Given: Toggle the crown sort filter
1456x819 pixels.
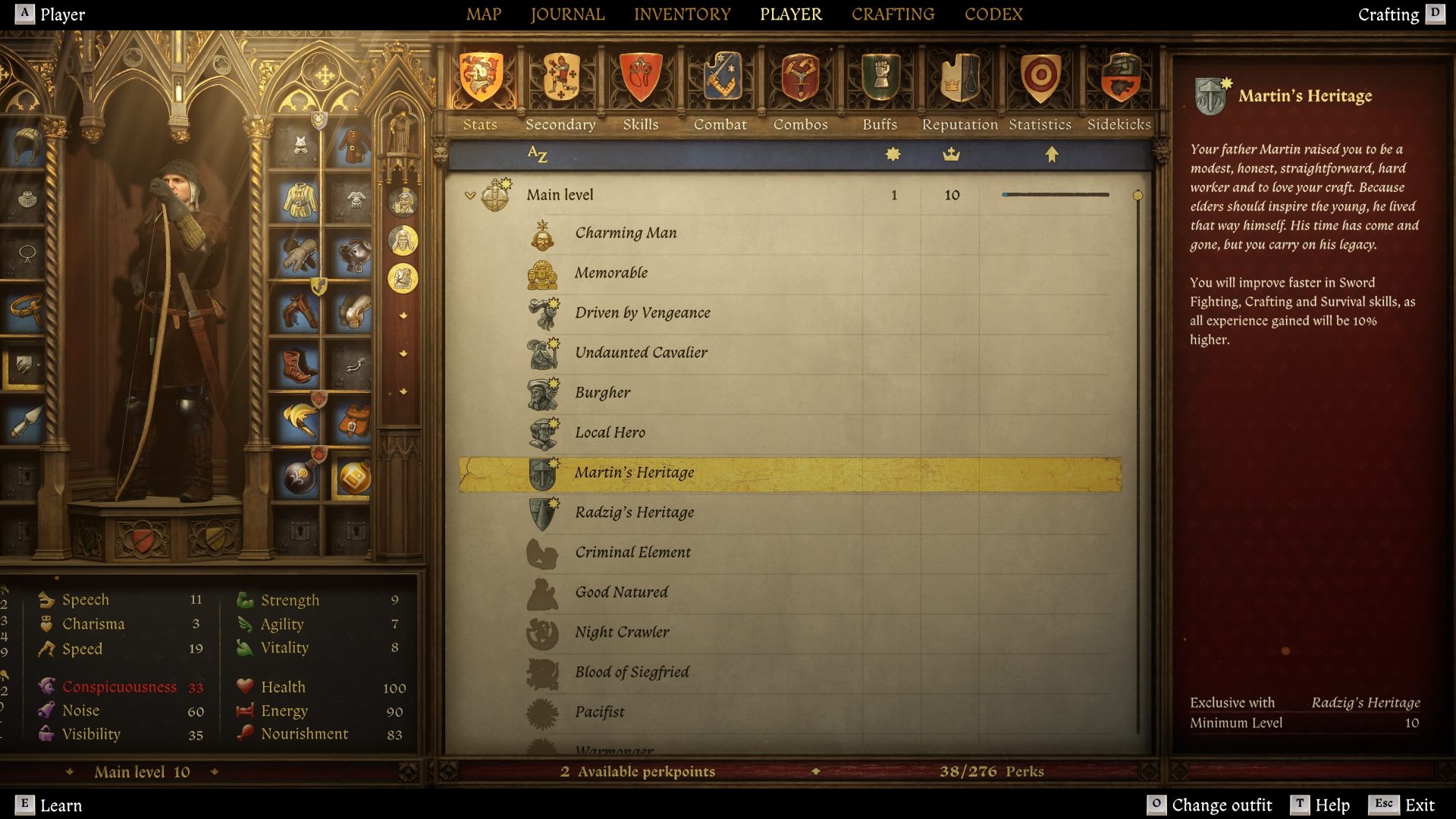Looking at the screenshot, I should click(x=952, y=154).
